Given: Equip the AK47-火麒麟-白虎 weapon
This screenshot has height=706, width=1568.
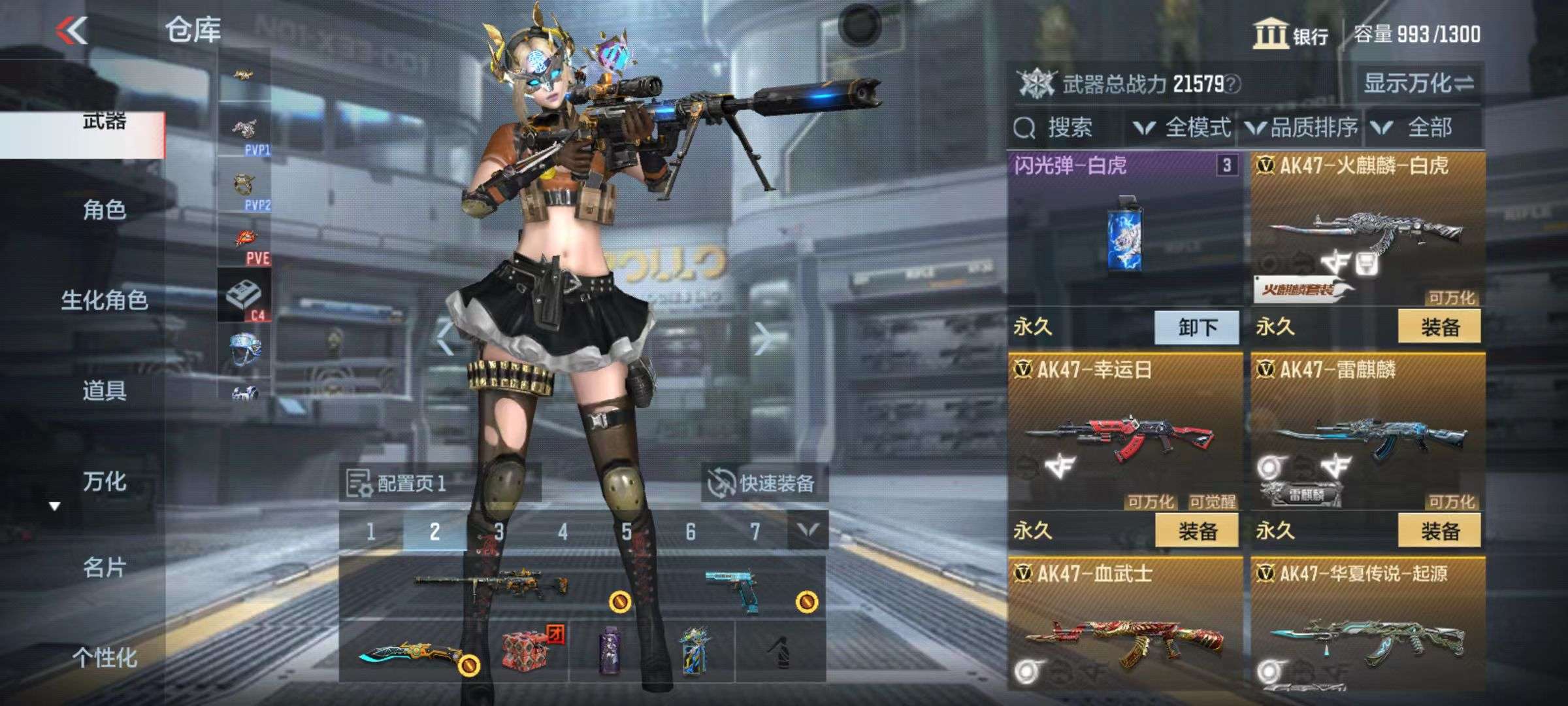Looking at the screenshot, I should click(x=1439, y=327).
